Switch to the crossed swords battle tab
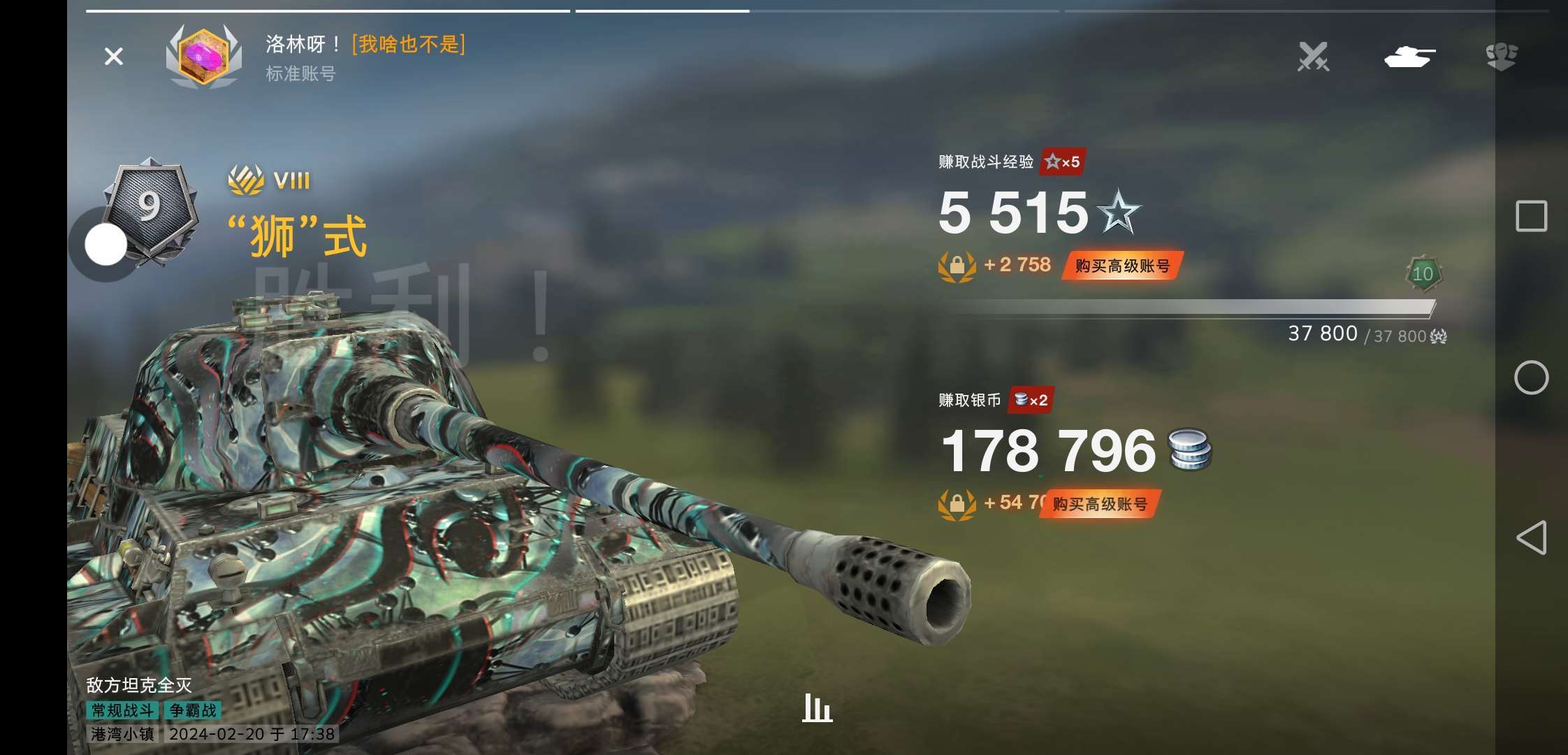 pos(1313,57)
